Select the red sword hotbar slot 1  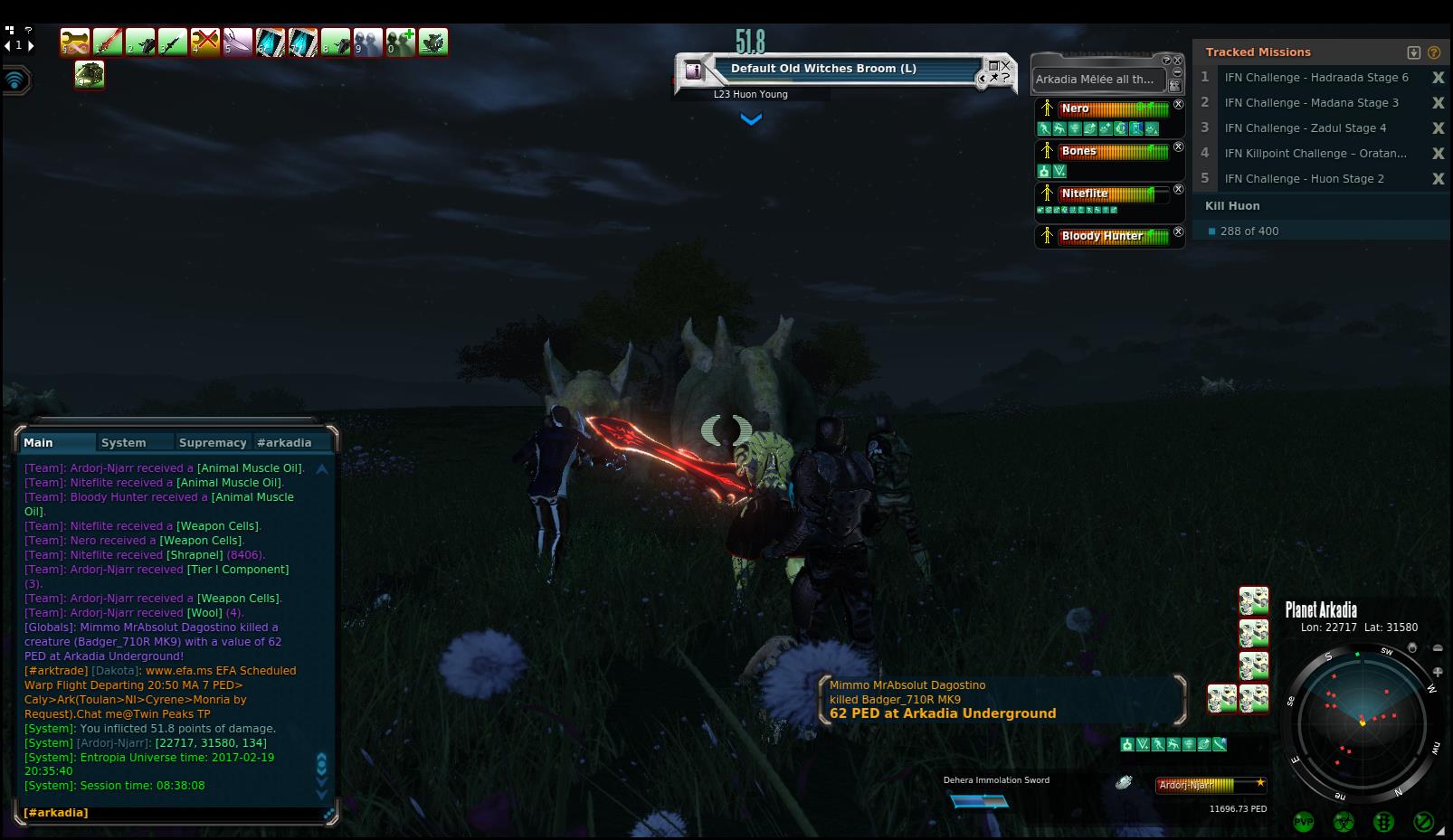tap(108, 42)
